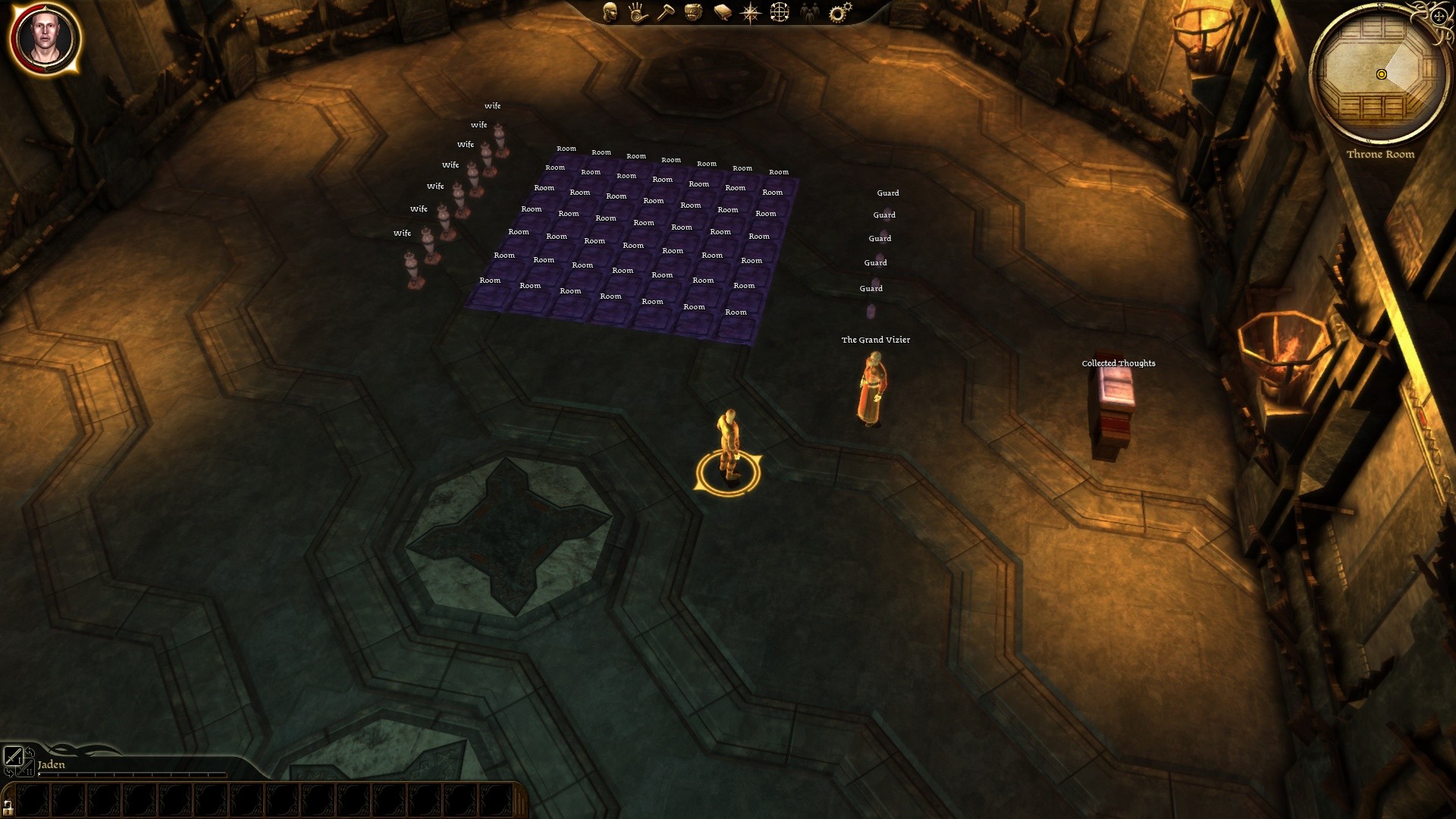Select weapon set I sword icon
Viewport: 1456px width, 819px height.
coord(14,755)
